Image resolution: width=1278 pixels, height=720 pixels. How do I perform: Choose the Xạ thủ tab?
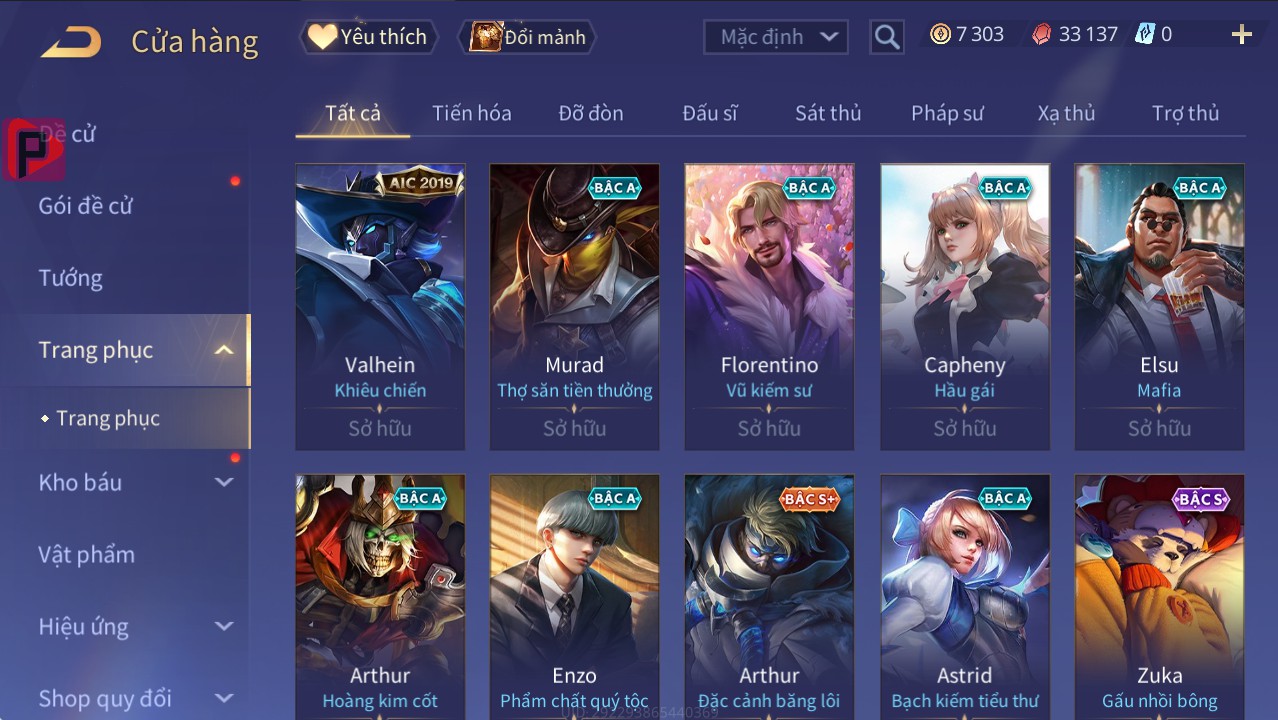click(x=1066, y=113)
